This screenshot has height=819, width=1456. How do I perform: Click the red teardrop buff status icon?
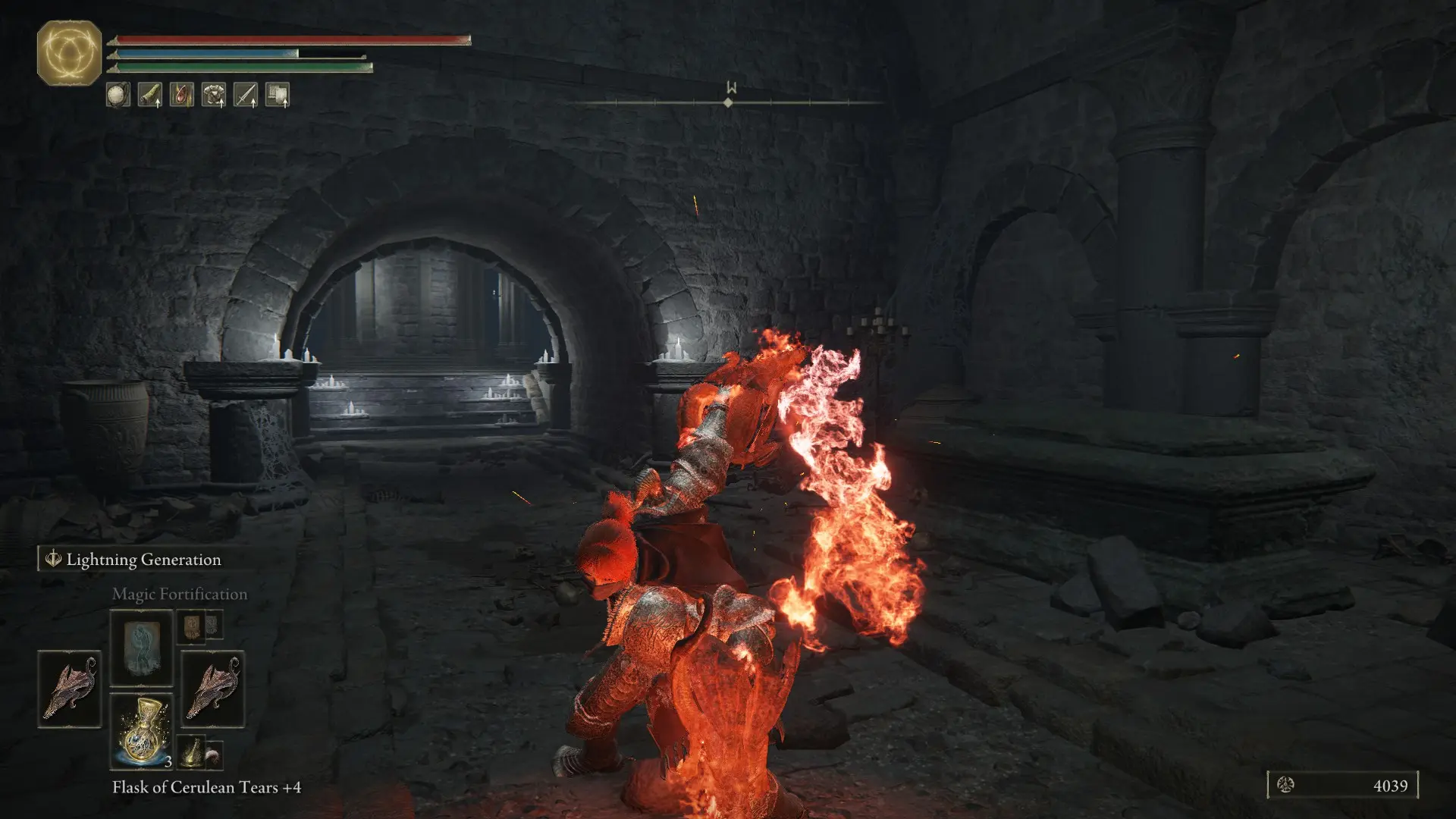tap(182, 95)
